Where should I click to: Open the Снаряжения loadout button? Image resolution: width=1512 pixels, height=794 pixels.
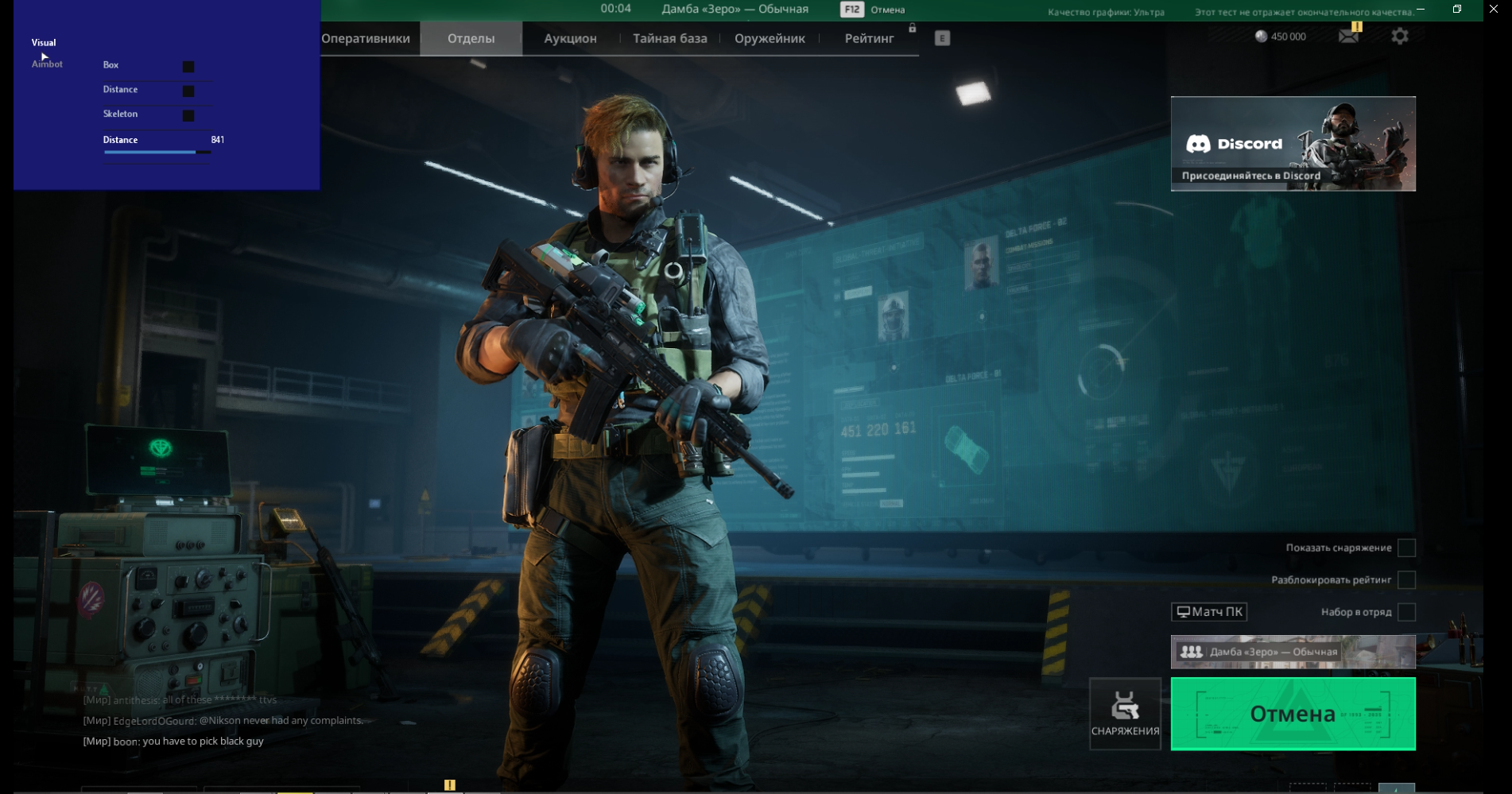(1125, 714)
